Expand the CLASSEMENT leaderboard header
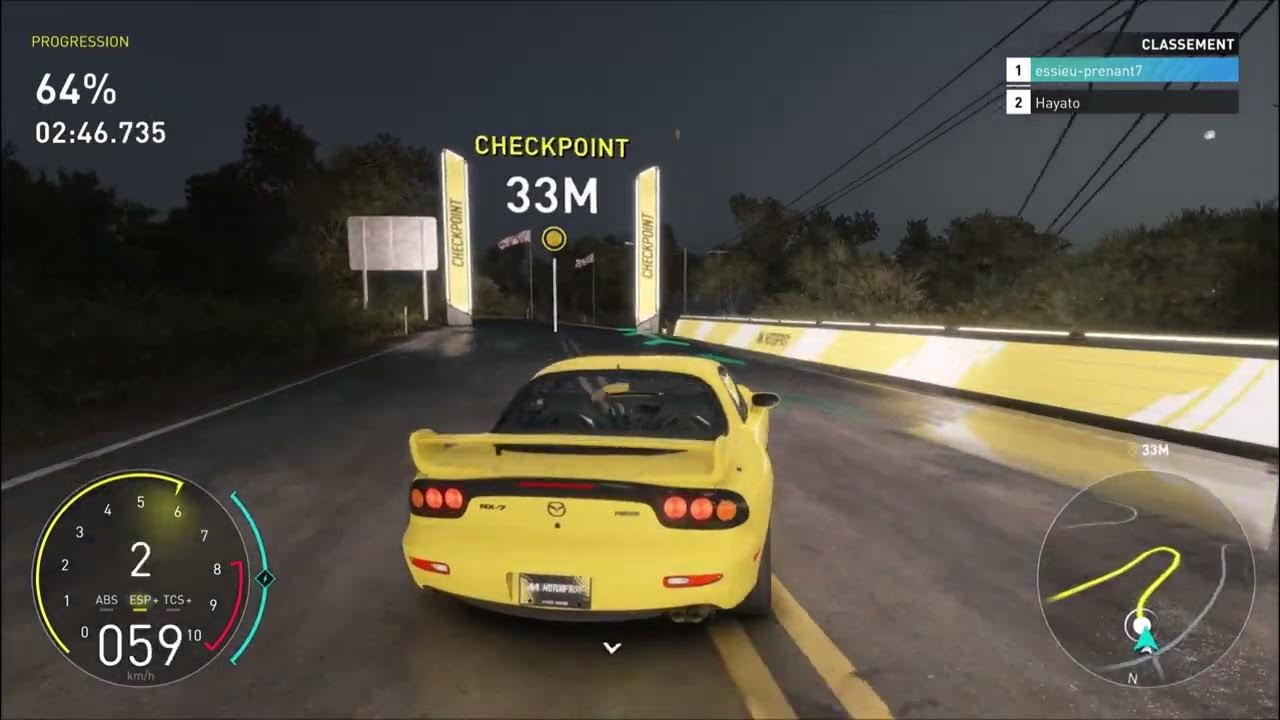The height and width of the screenshot is (720, 1280). [1186, 44]
